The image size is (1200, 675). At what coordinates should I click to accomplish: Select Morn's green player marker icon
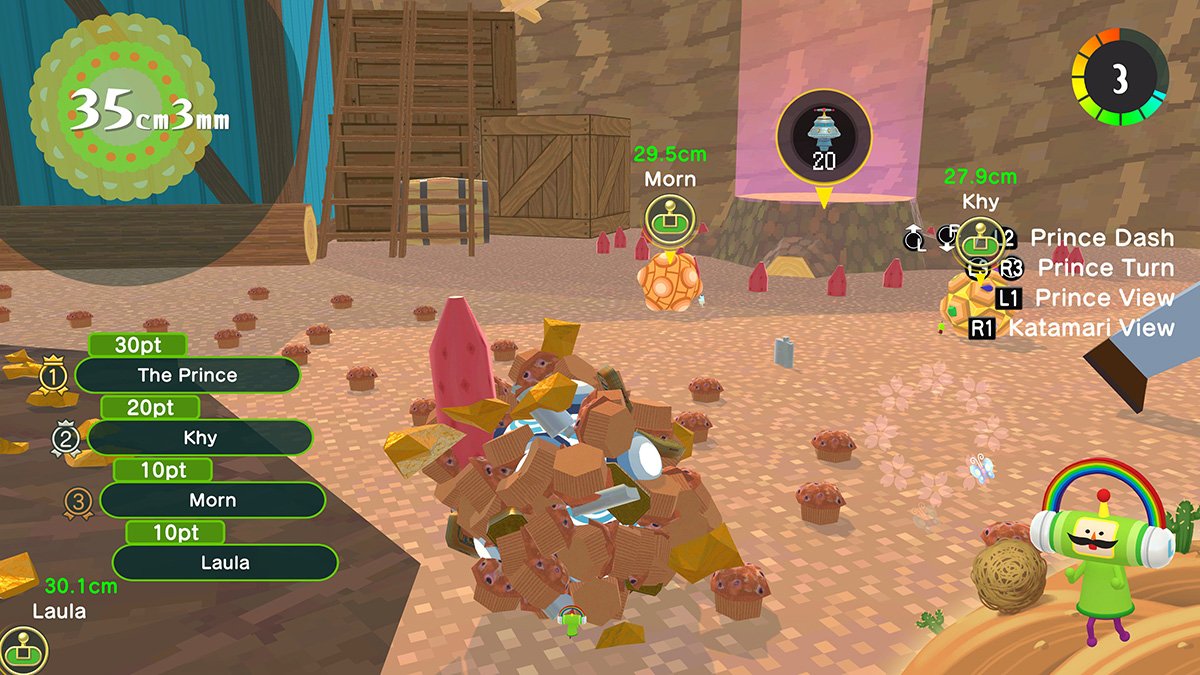(x=669, y=220)
